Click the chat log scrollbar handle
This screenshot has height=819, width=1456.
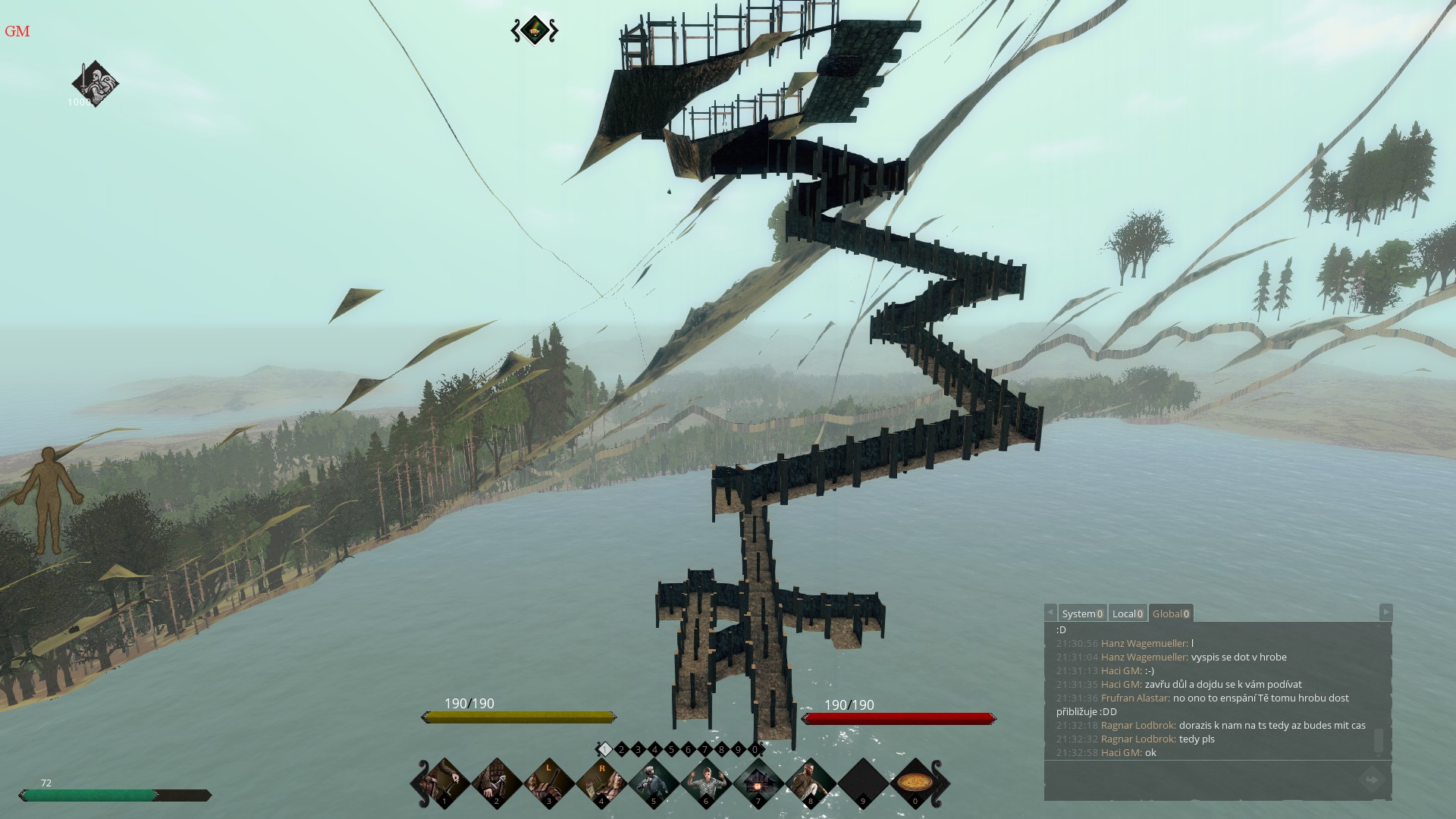click(1379, 740)
